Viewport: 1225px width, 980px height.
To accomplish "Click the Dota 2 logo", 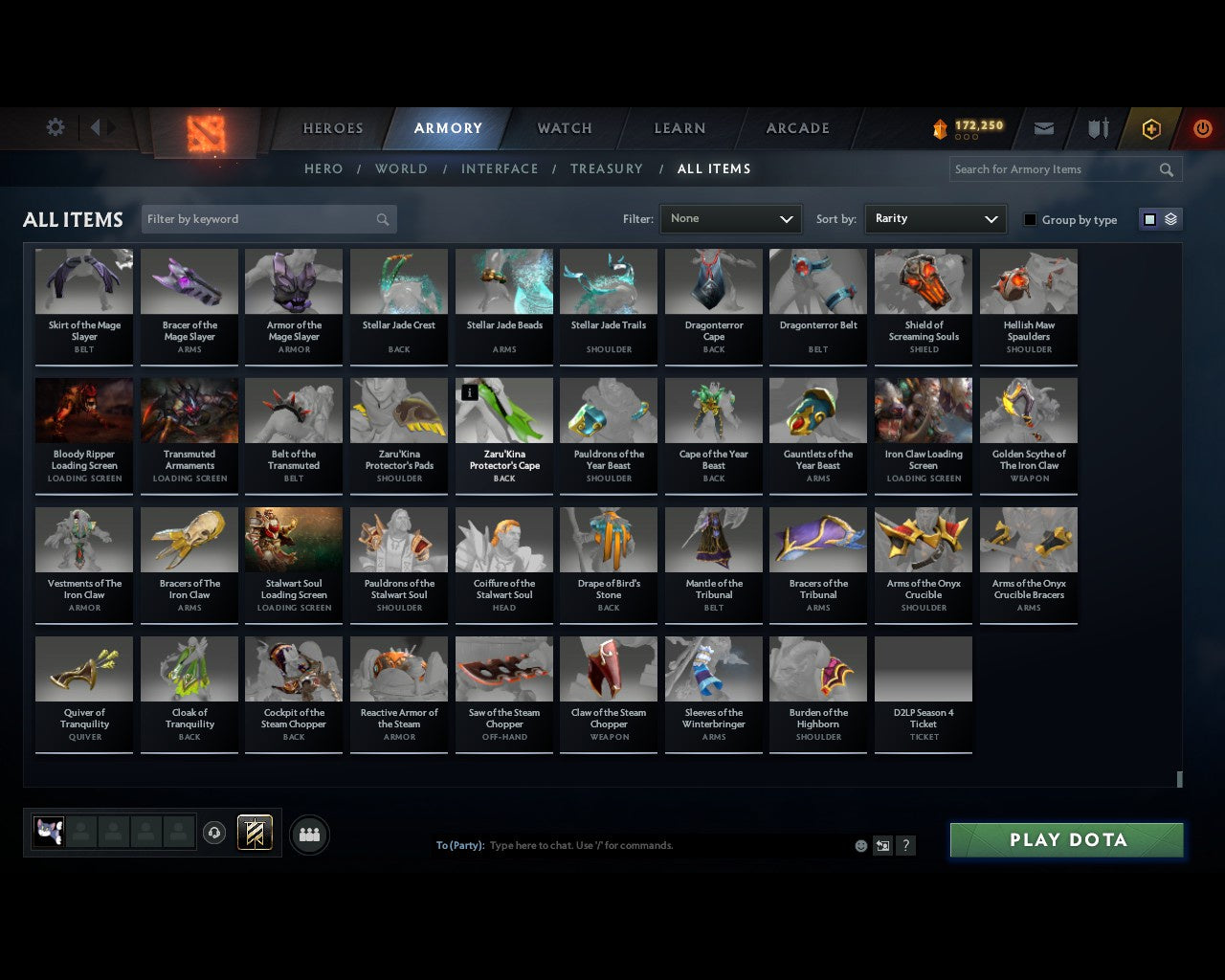I will point(205,134).
